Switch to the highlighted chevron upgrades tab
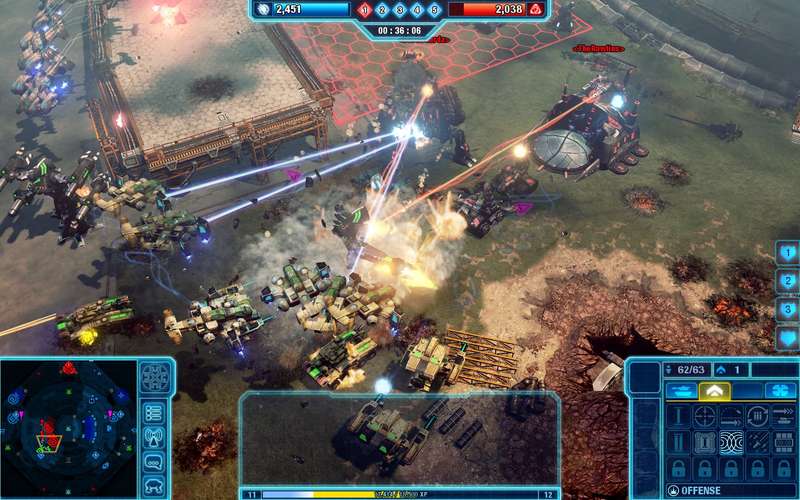This screenshot has width=800, height=500. coord(713,391)
